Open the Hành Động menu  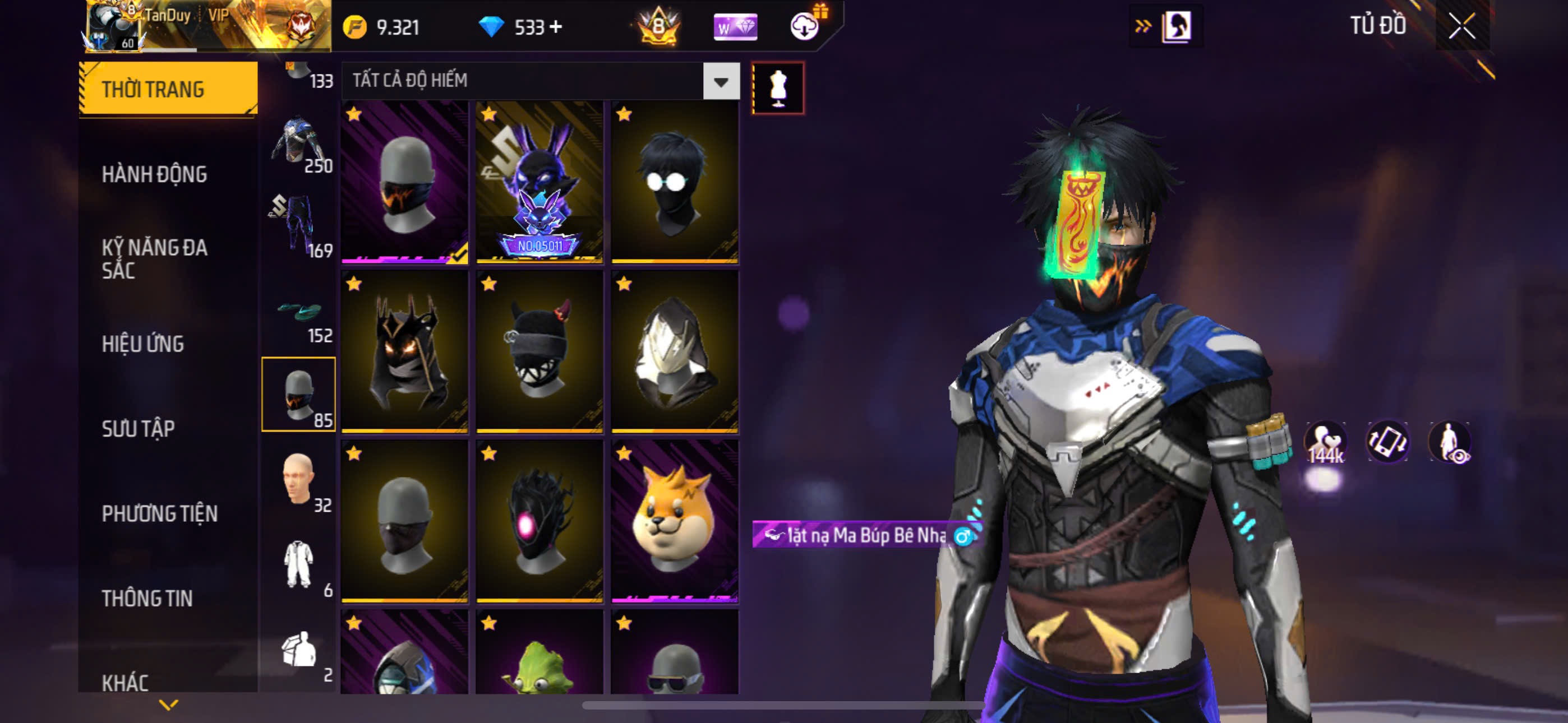[154, 175]
